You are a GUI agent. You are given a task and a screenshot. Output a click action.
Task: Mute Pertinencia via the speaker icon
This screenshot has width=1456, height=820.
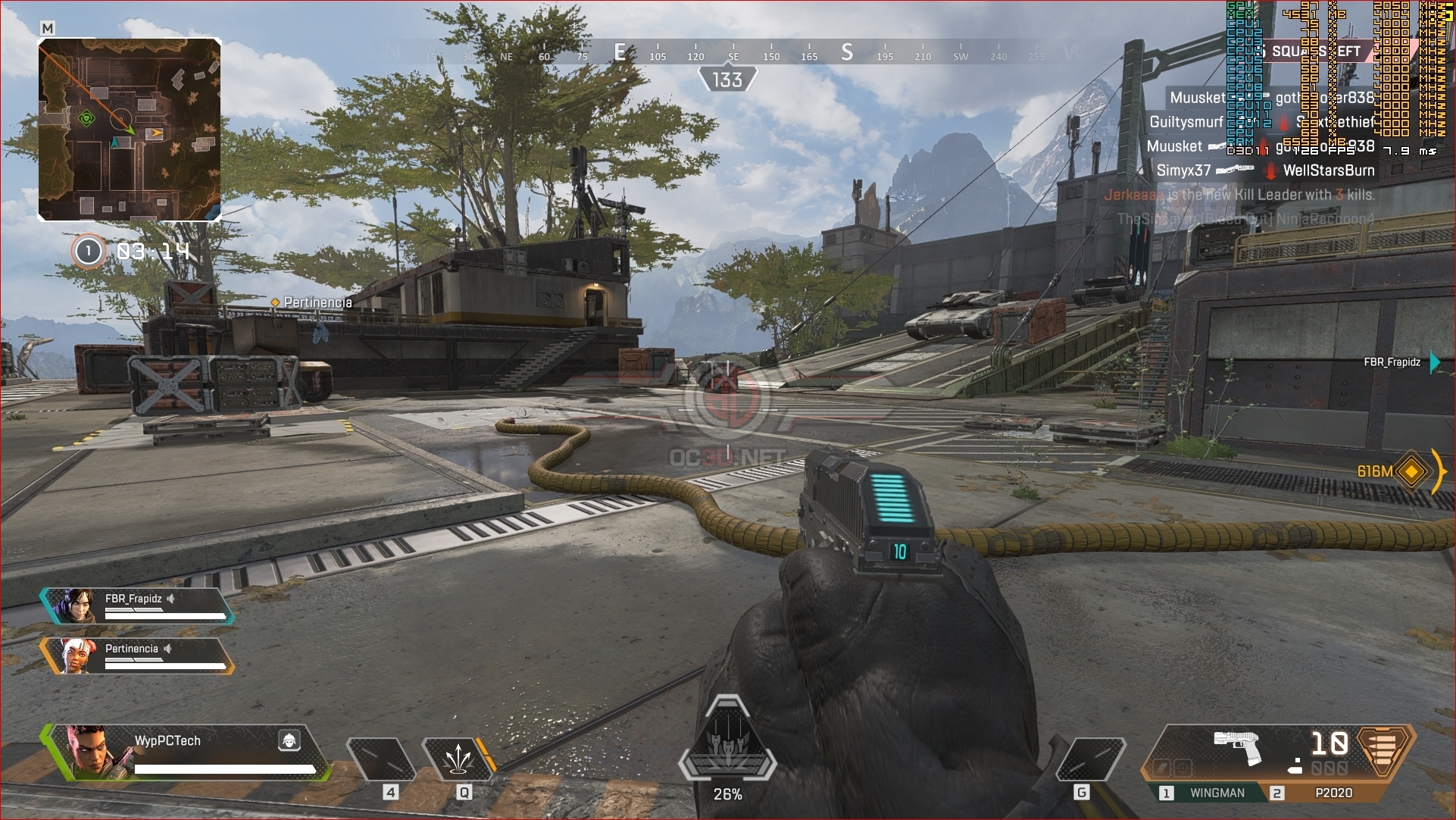pyautogui.click(x=167, y=648)
